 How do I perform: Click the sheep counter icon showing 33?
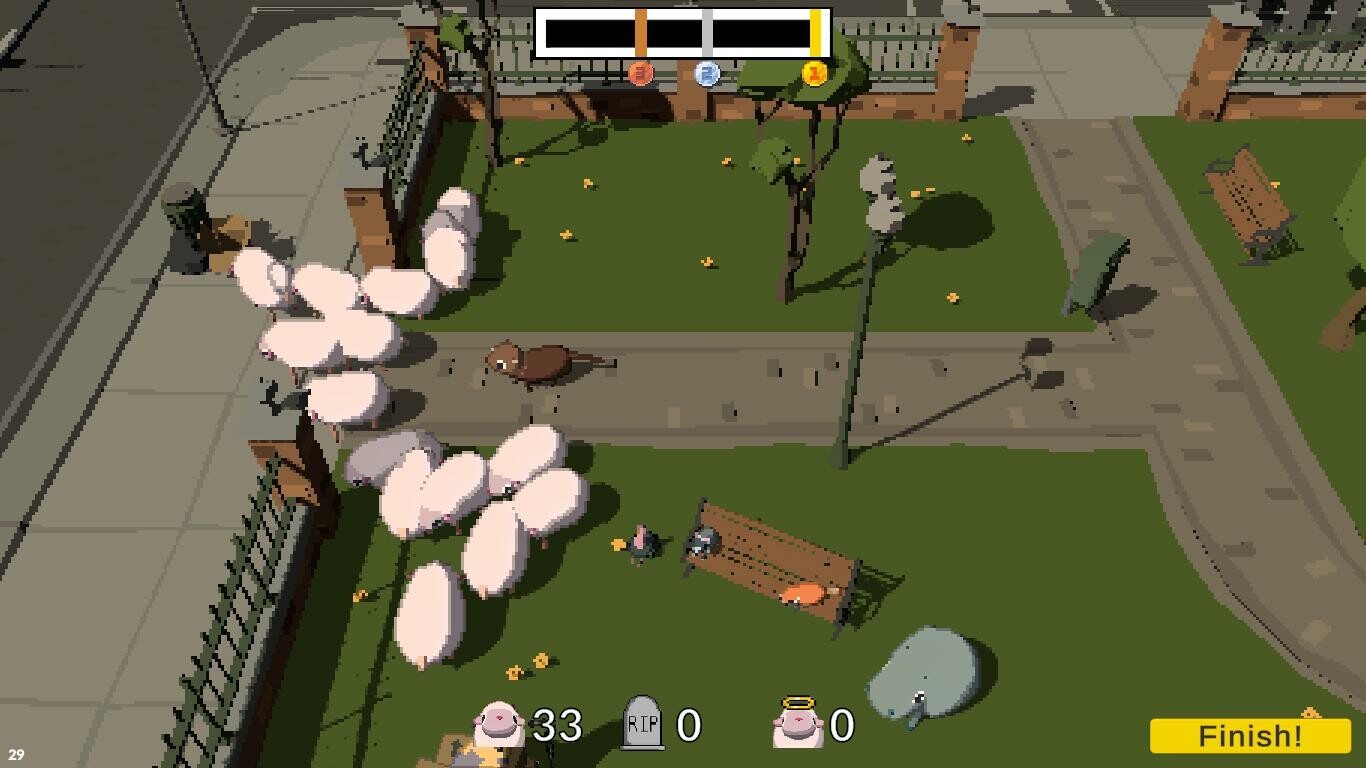(496, 724)
